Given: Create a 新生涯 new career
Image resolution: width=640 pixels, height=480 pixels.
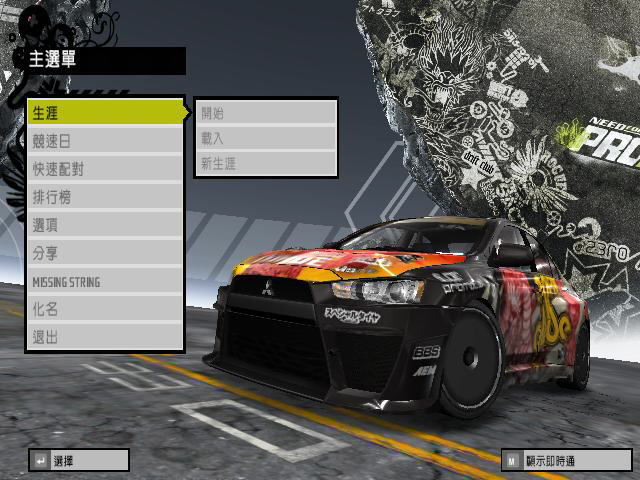Looking at the screenshot, I should 266,163.
